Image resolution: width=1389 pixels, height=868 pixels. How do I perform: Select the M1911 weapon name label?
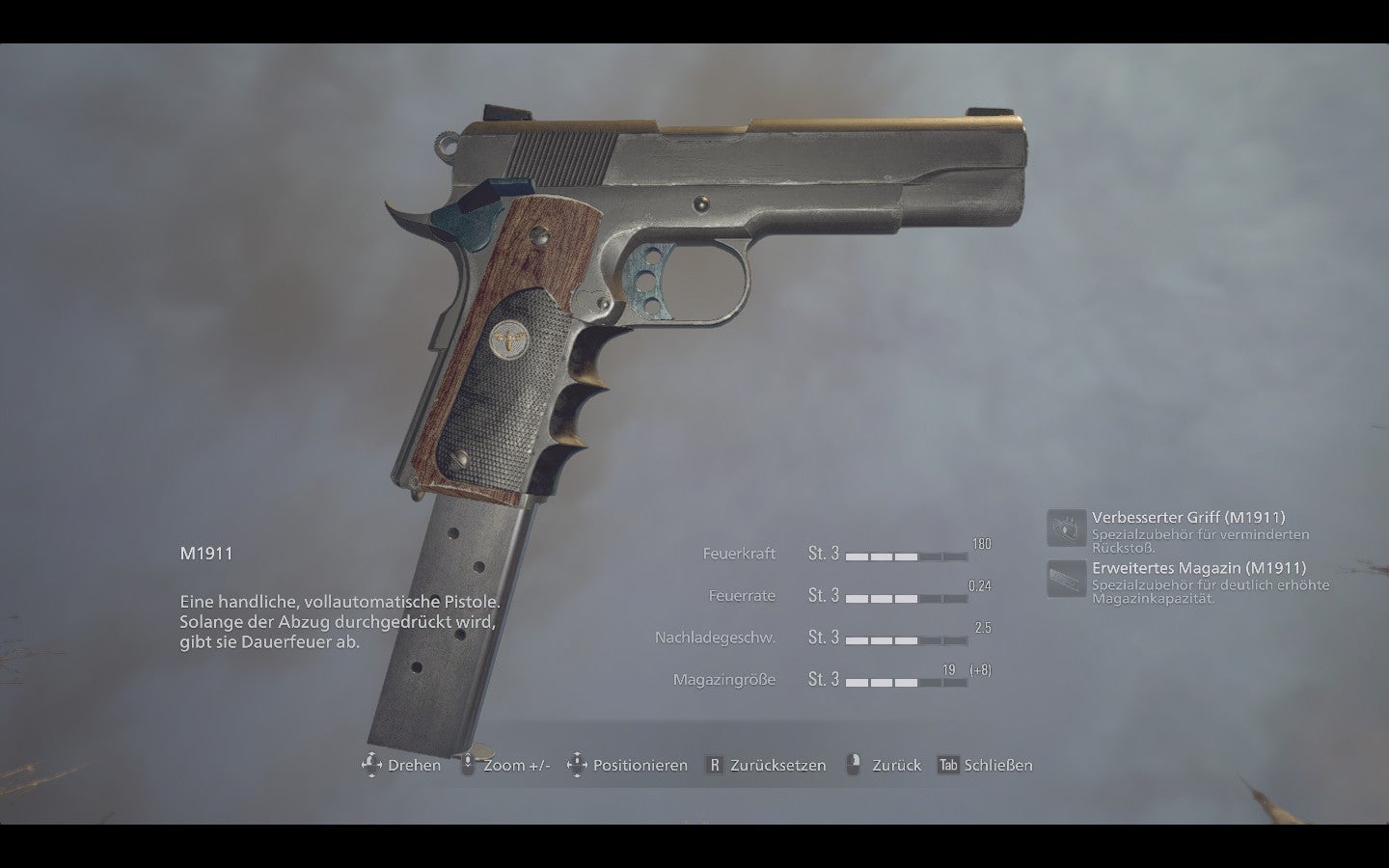coord(204,553)
